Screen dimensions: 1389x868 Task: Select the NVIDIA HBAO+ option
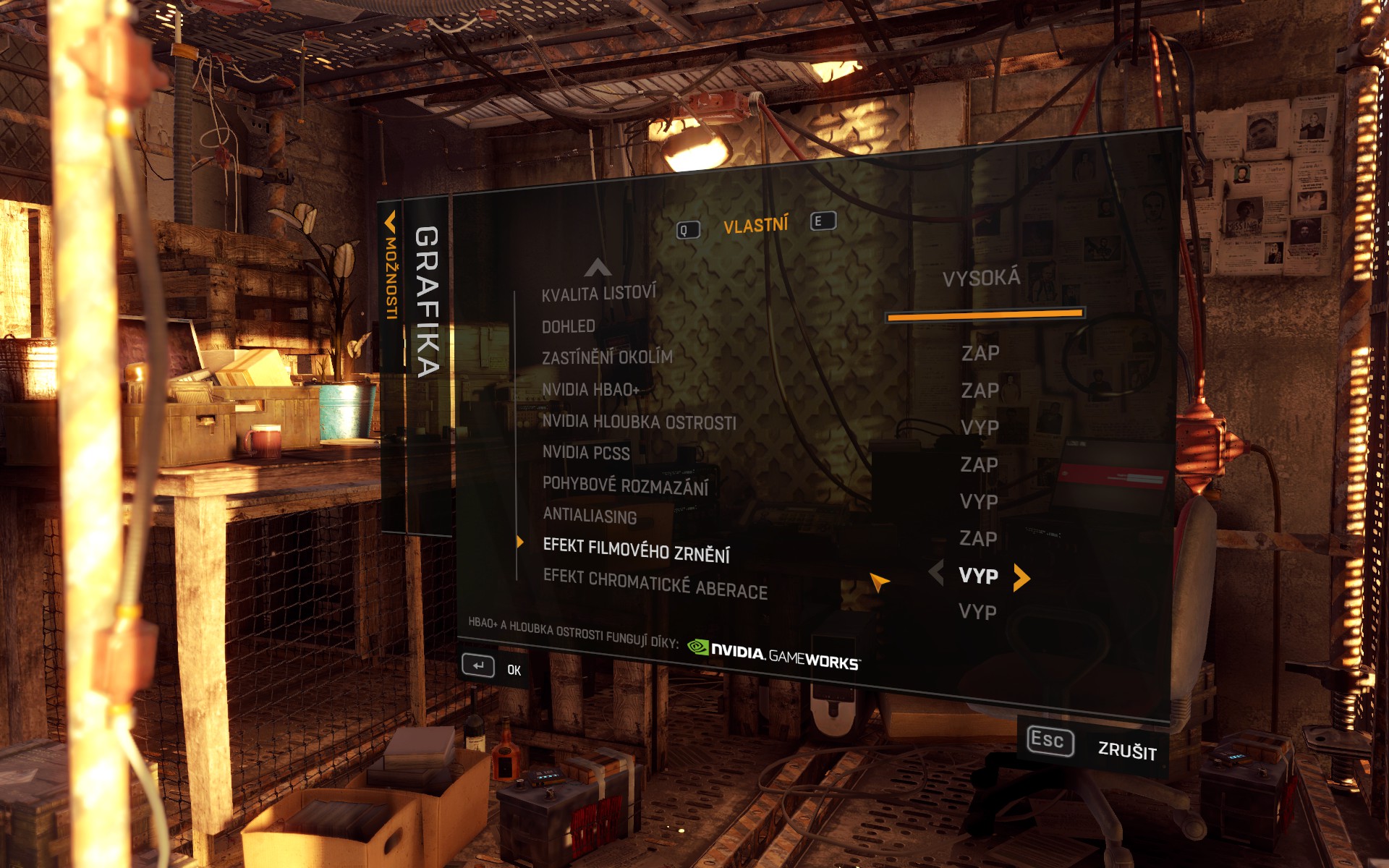click(x=590, y=390)
